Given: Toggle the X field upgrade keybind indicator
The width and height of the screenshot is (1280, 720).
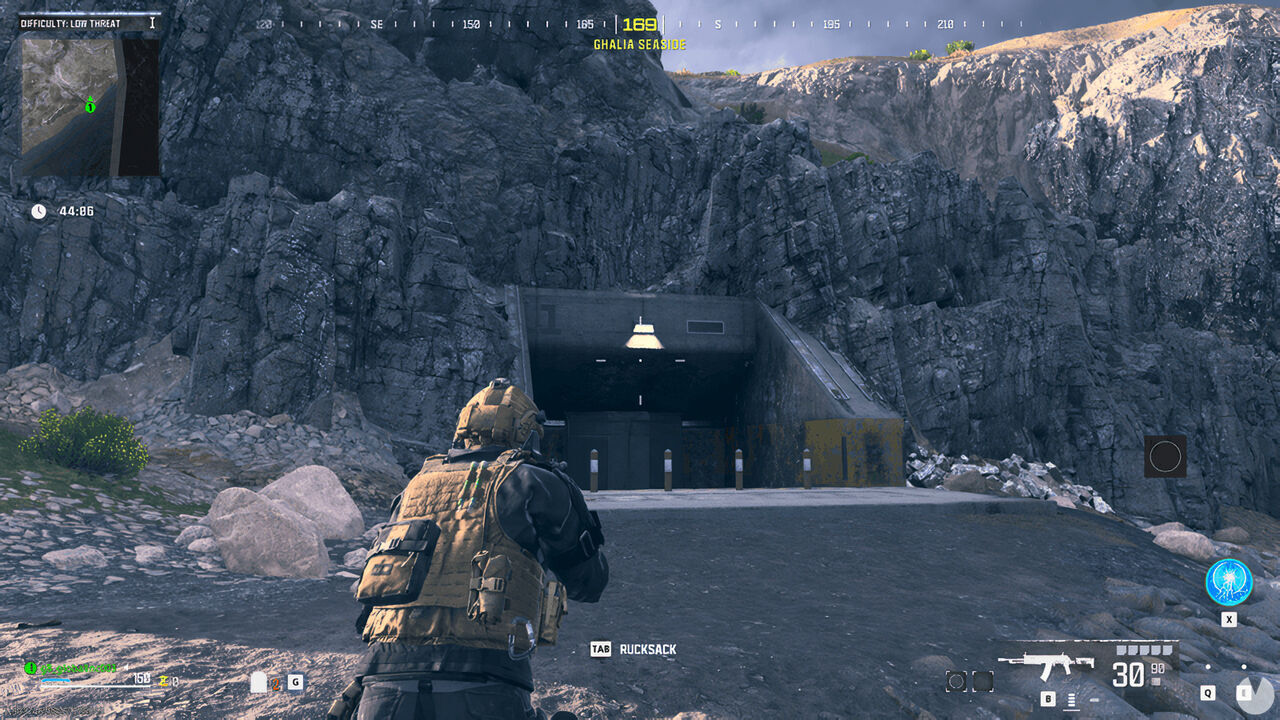Looking at the screenshot, I should 1227,618.
